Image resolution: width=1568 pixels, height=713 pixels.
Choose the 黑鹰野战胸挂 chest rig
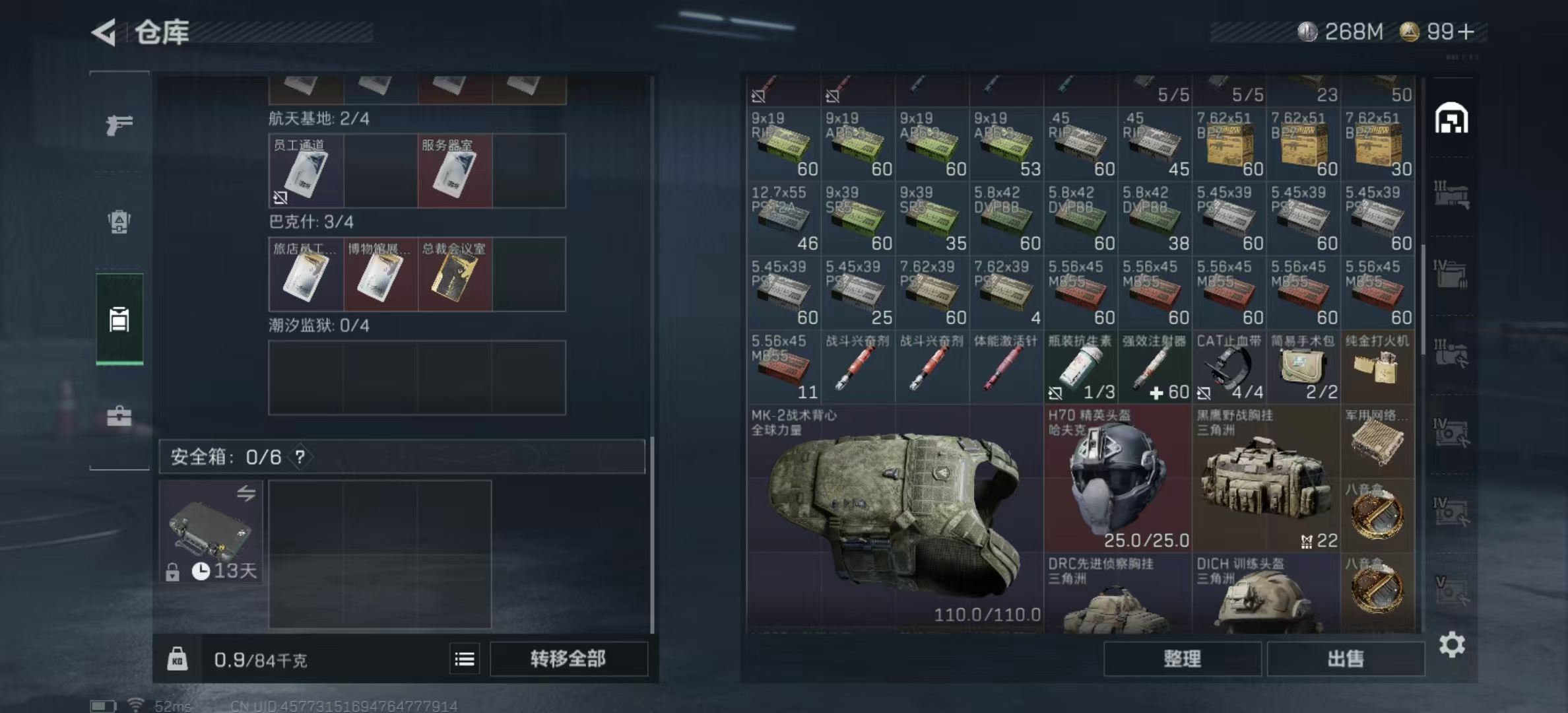[x=1266, y=479]
